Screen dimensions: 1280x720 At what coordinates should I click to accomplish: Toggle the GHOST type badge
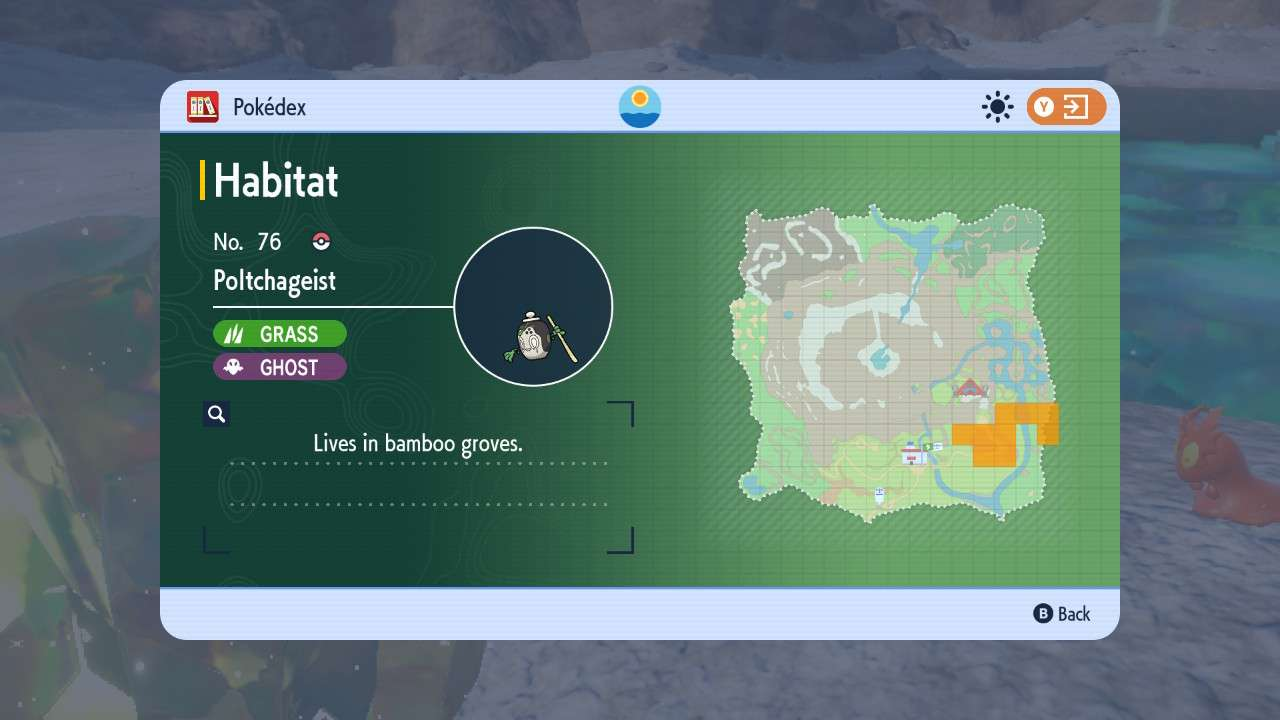(x=280, y=367)
